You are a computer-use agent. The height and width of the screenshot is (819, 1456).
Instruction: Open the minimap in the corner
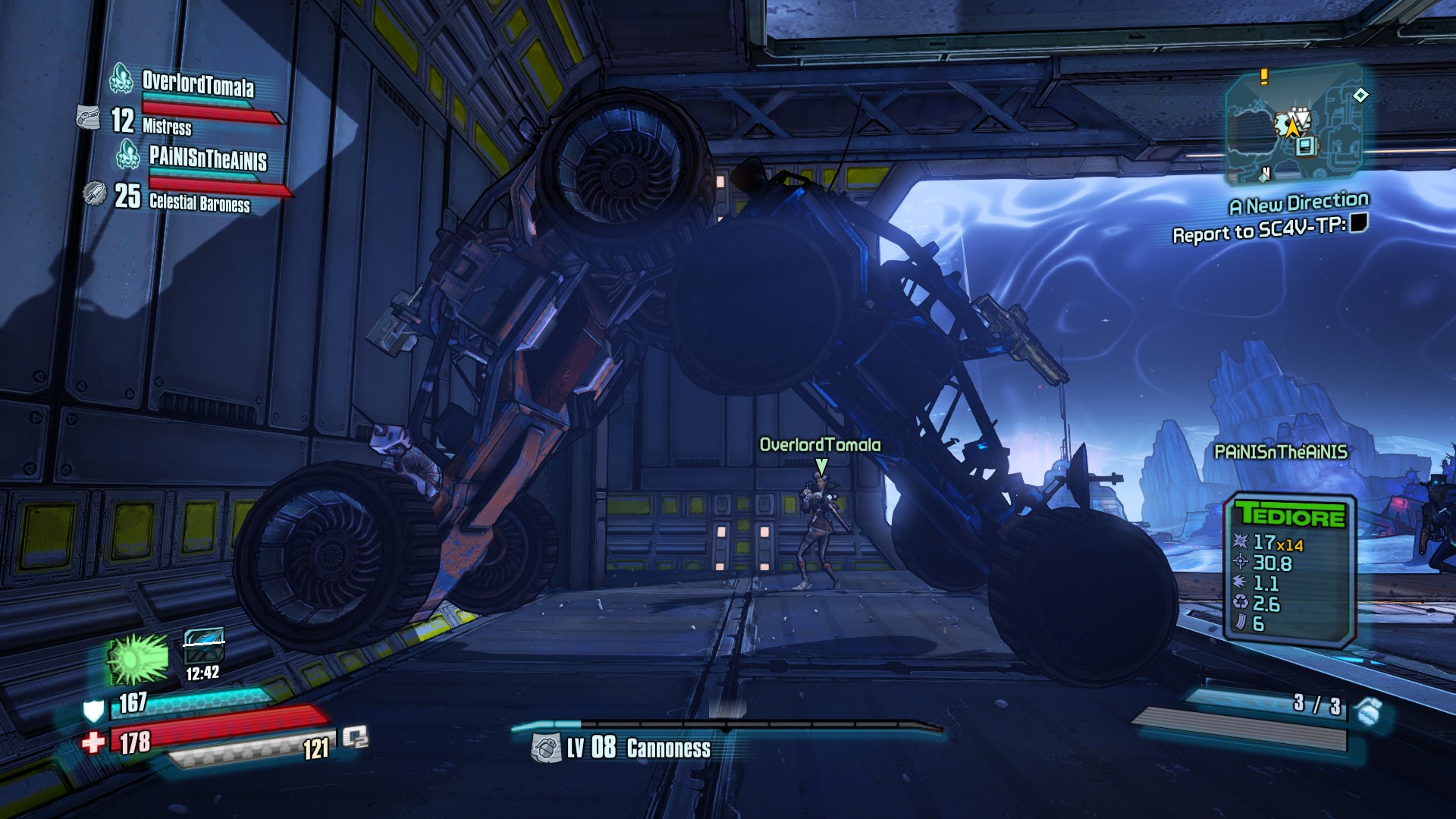coord(1294,124)
